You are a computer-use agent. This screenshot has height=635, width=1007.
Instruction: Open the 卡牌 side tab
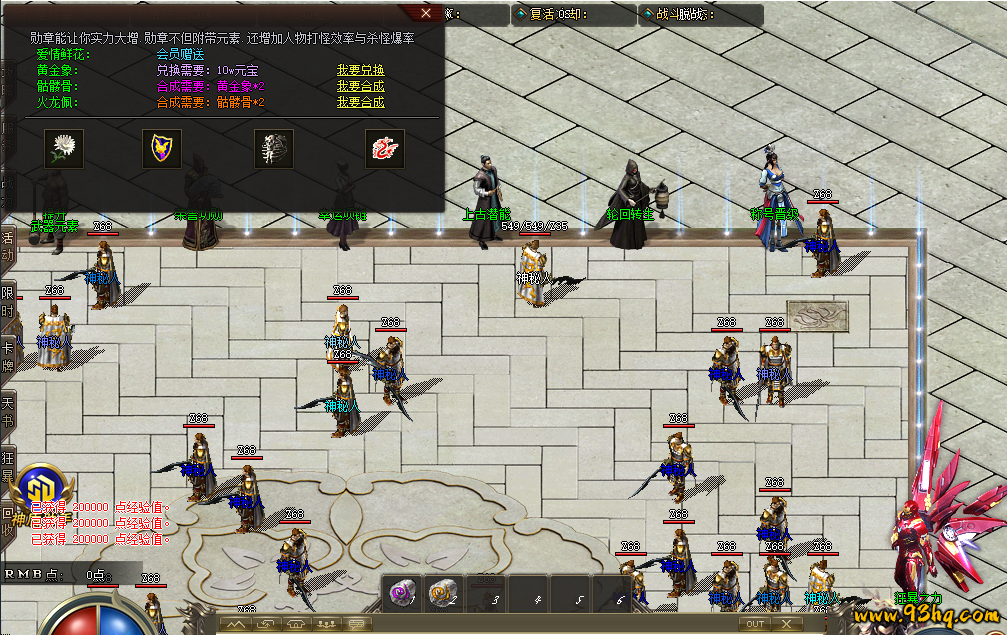pos(7,355)
